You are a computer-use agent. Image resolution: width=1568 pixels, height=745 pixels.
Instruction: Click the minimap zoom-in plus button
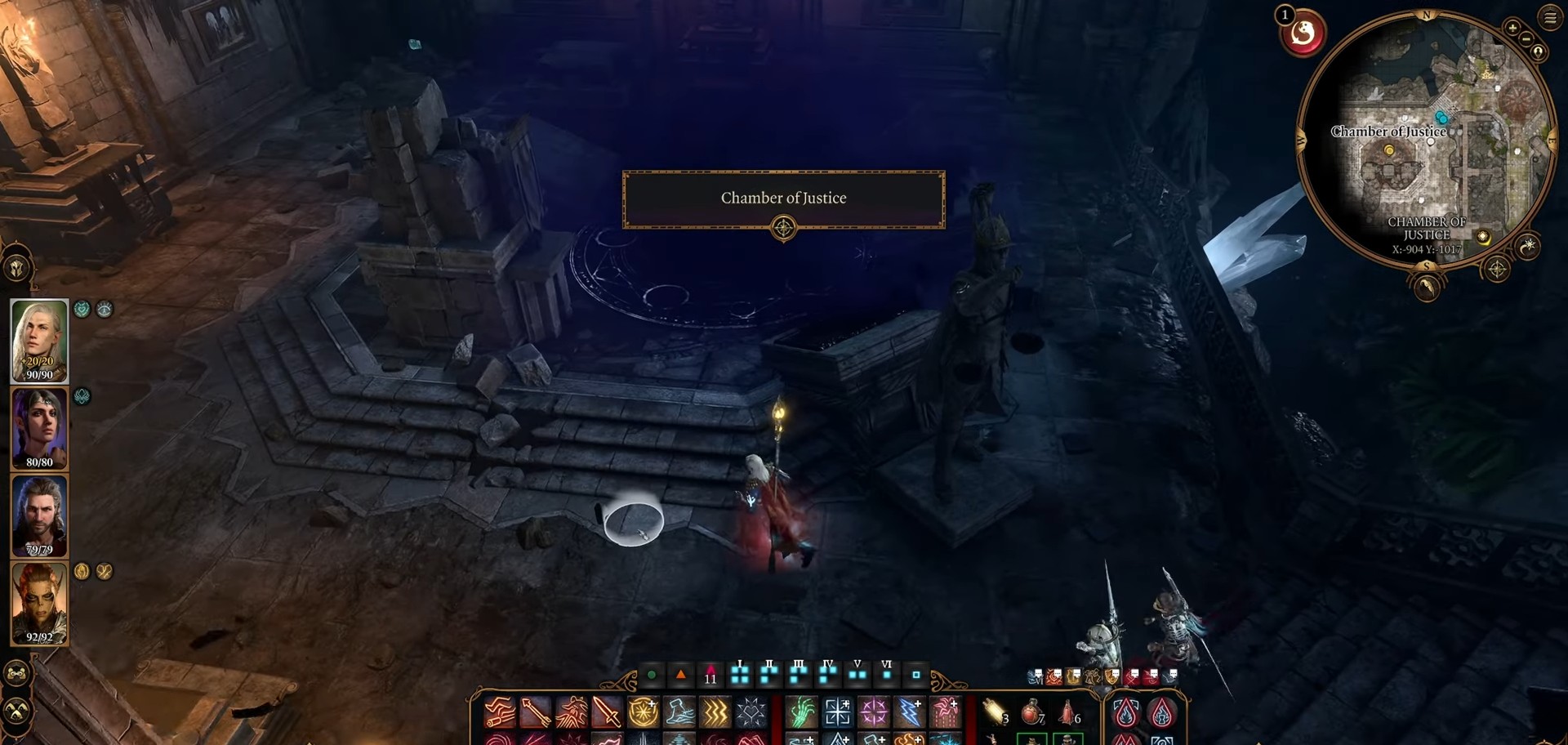tap(1512, 28)
